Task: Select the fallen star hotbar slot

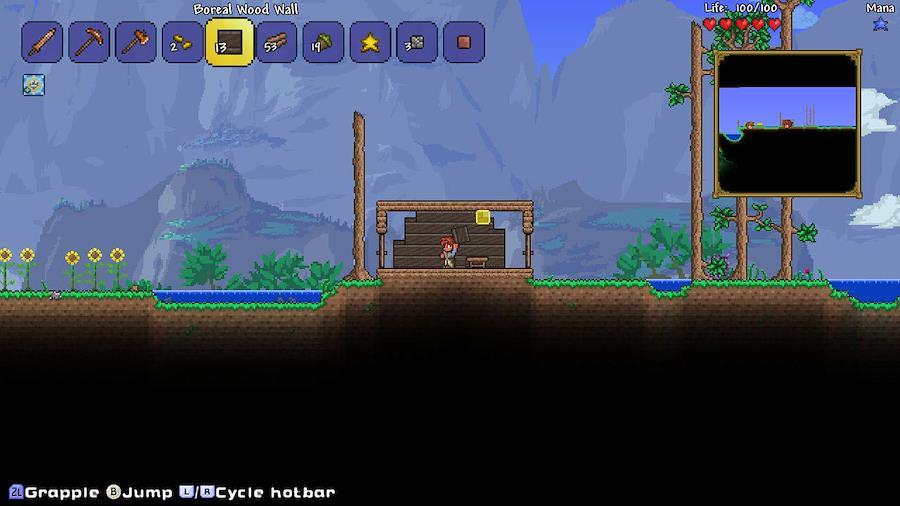Action: point(370,43)
